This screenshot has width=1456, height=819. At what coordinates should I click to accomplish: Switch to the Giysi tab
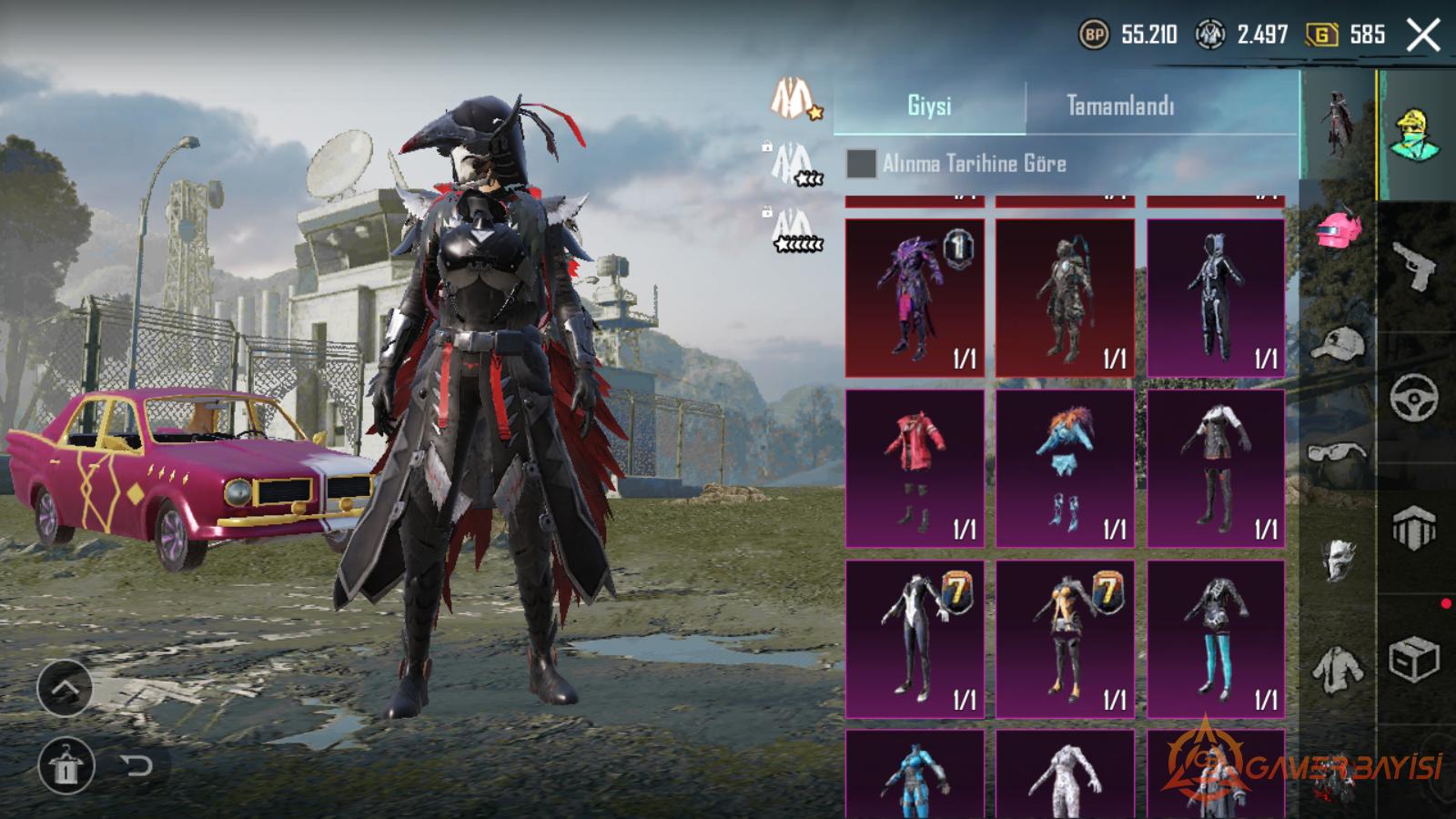(929, 106)
